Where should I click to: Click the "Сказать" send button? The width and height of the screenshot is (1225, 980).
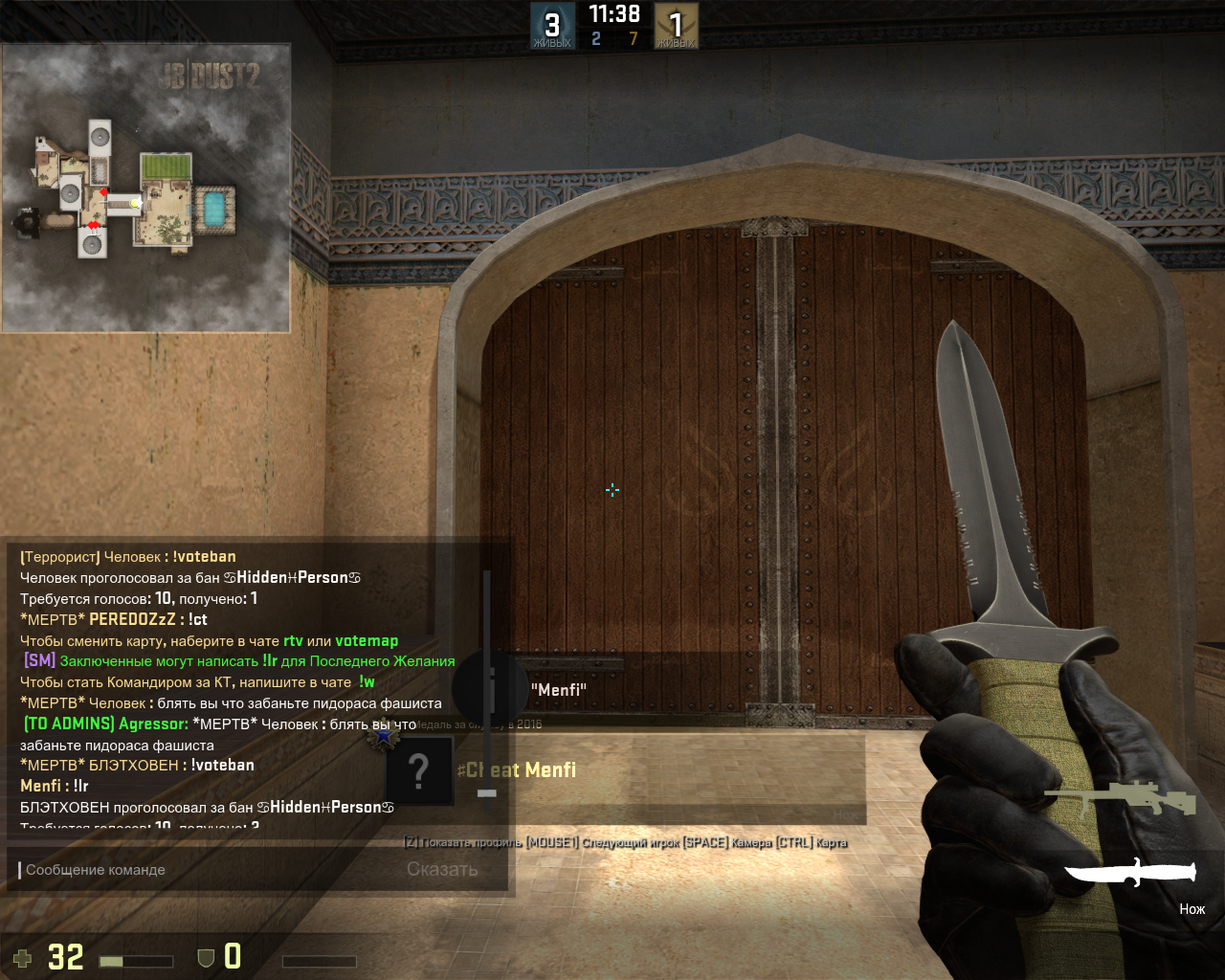tap(442, 870)
